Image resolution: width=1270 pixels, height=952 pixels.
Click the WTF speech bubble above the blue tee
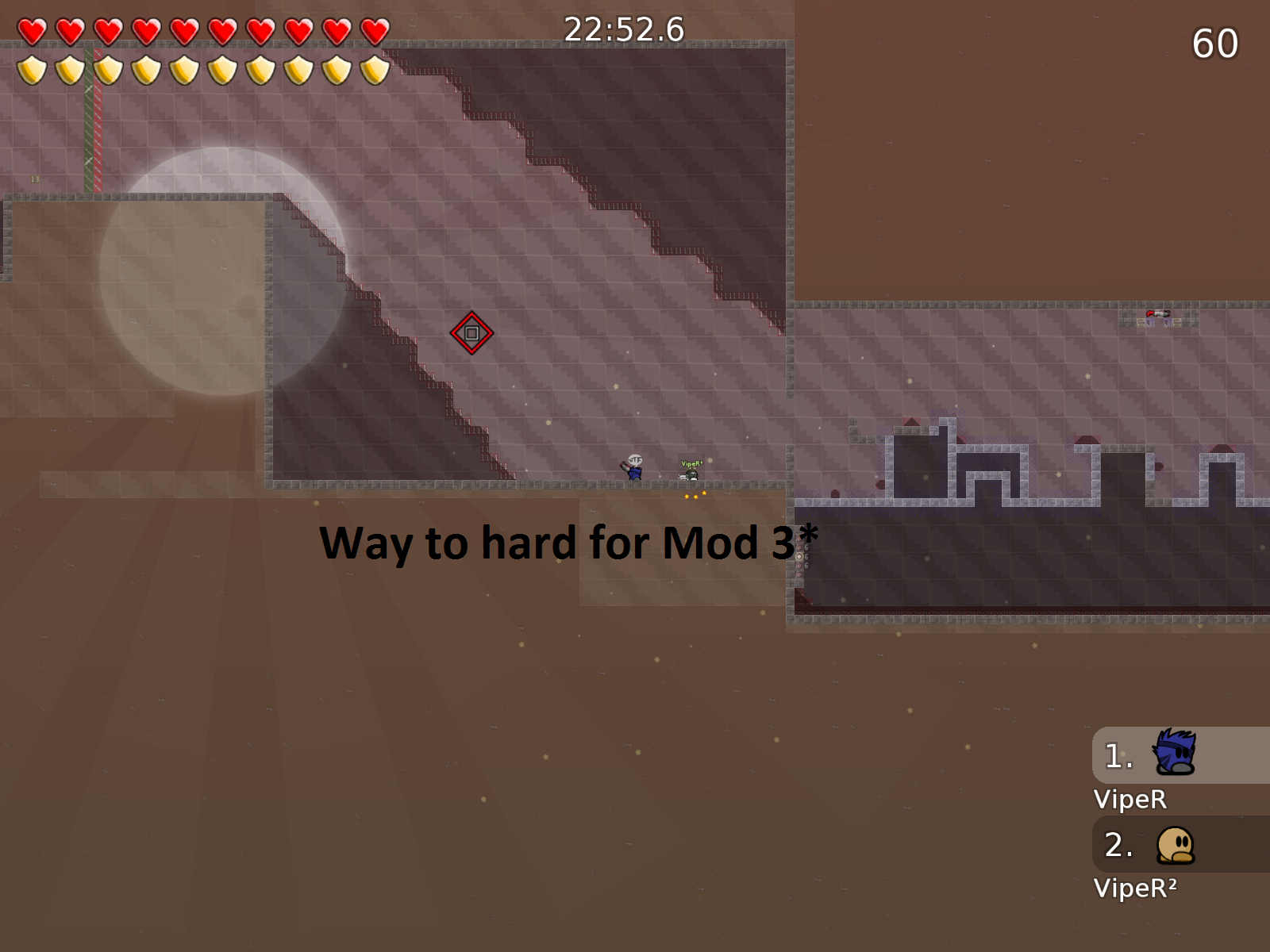(x=633, y=458)
